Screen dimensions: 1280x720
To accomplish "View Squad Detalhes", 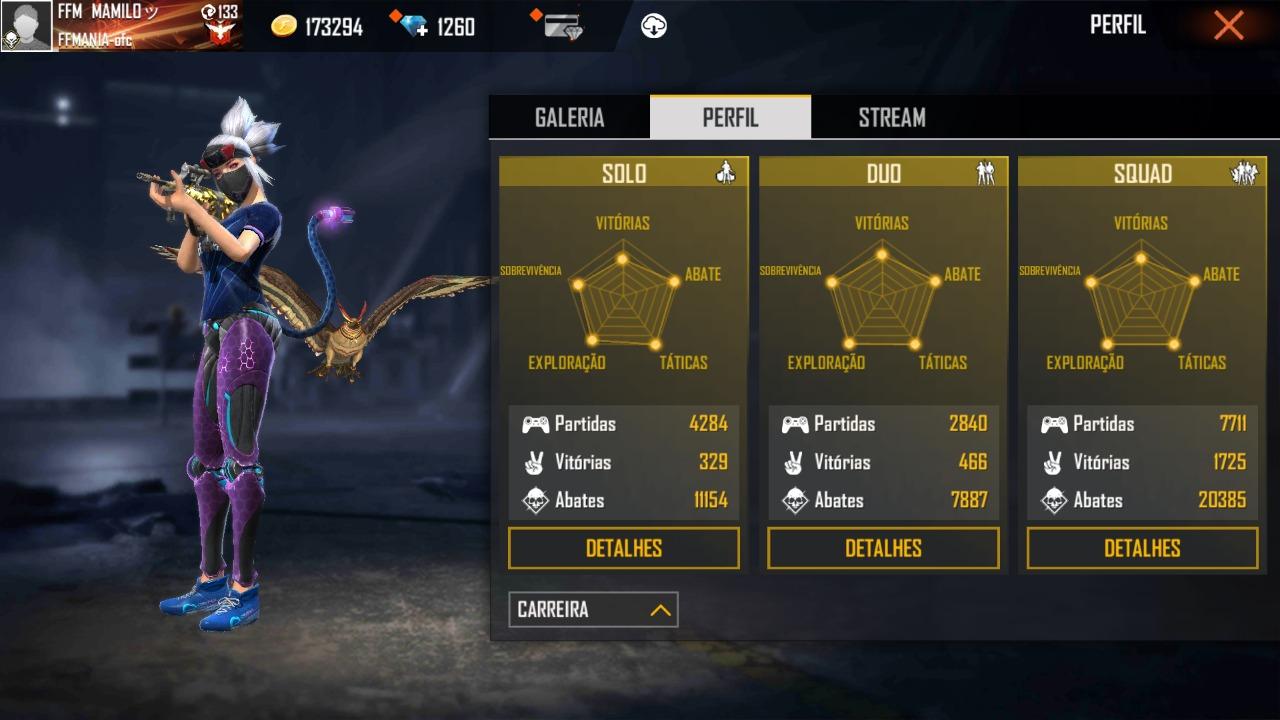I will [x=1142, y=548].
